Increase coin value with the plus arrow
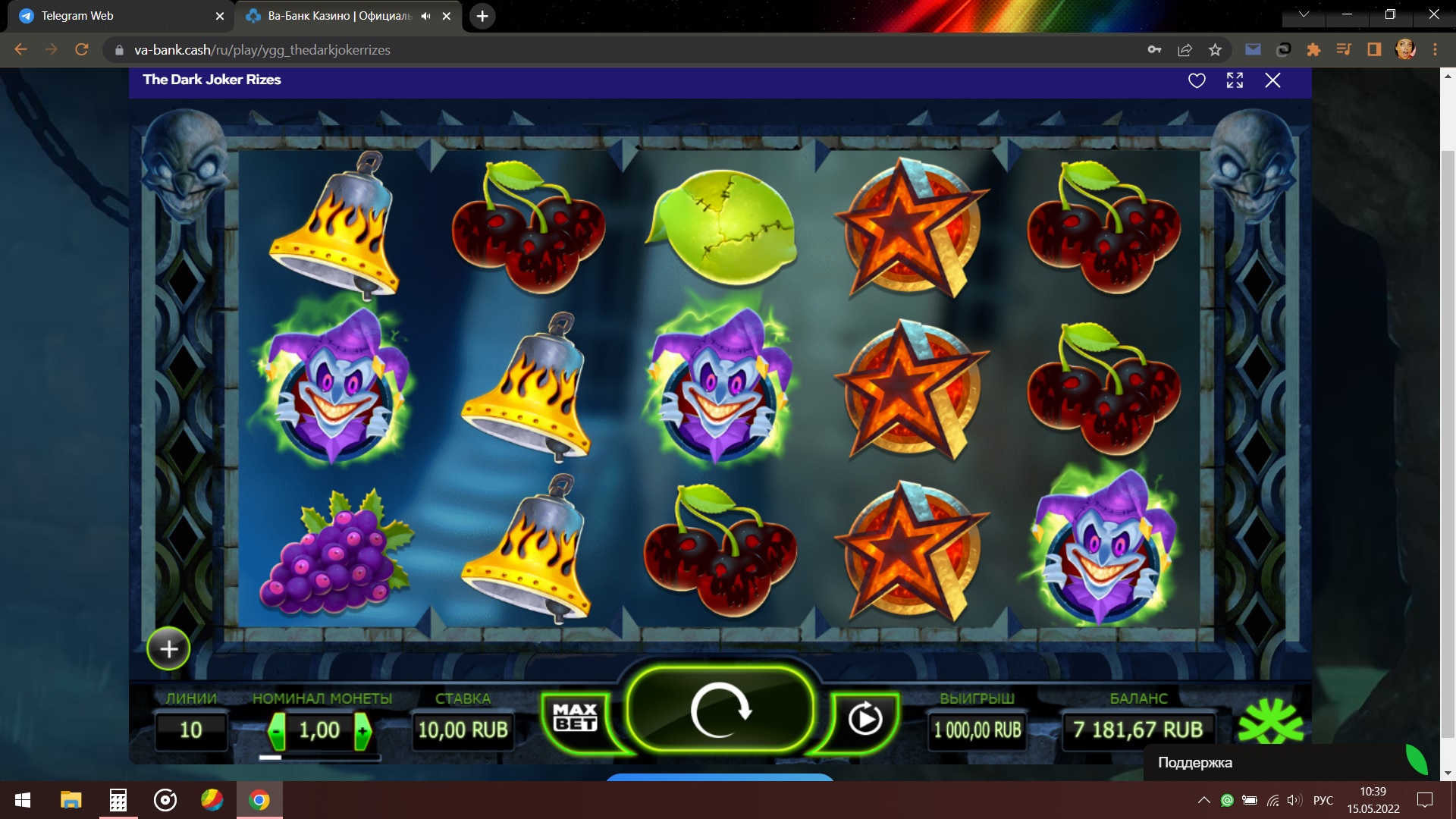1456x819 pixels. click(x=362, y=731)
